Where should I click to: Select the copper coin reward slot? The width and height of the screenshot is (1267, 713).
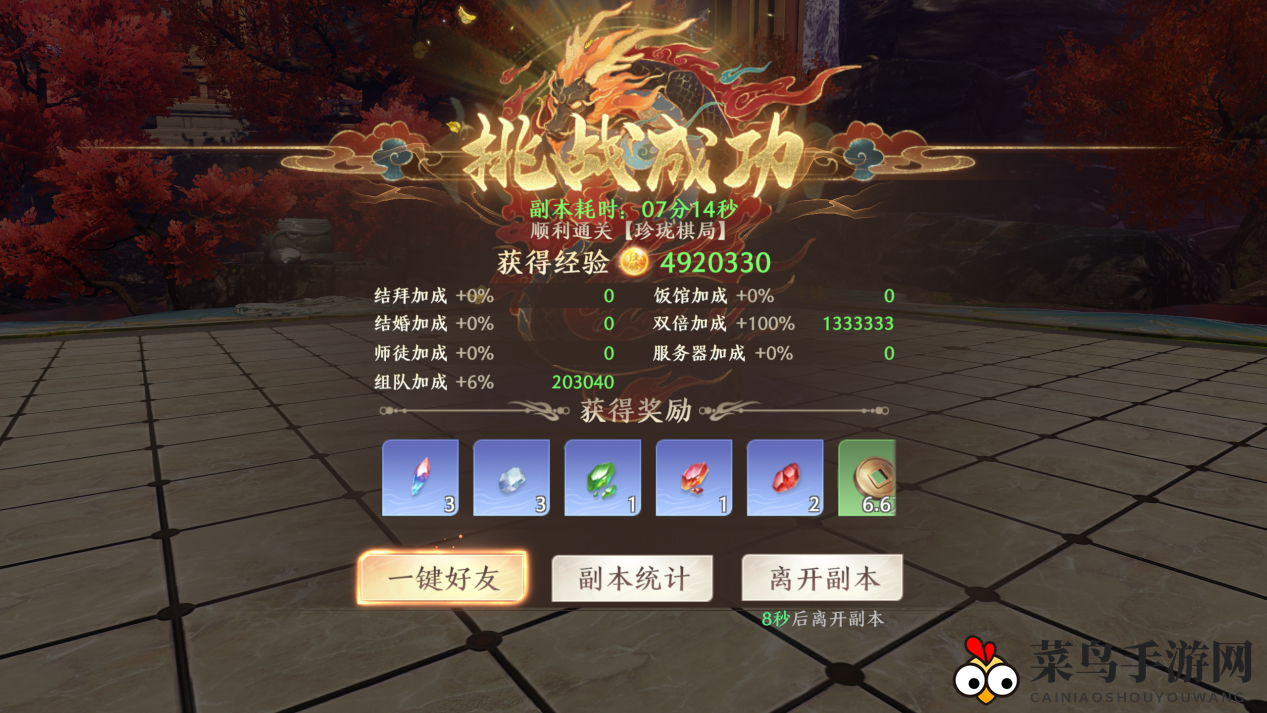867,478
